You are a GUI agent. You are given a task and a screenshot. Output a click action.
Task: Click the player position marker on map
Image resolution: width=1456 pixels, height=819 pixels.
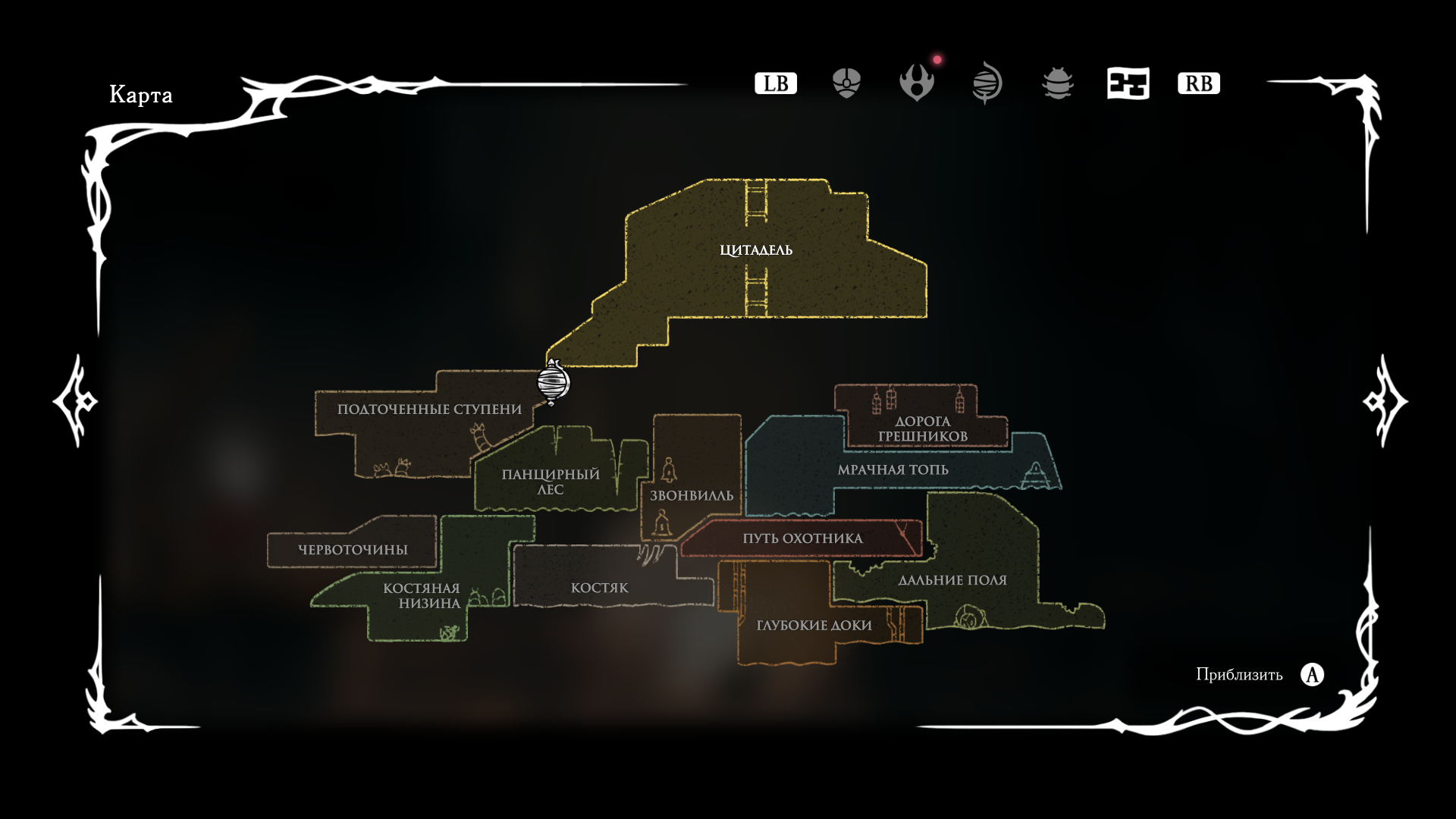pos(554,382)
